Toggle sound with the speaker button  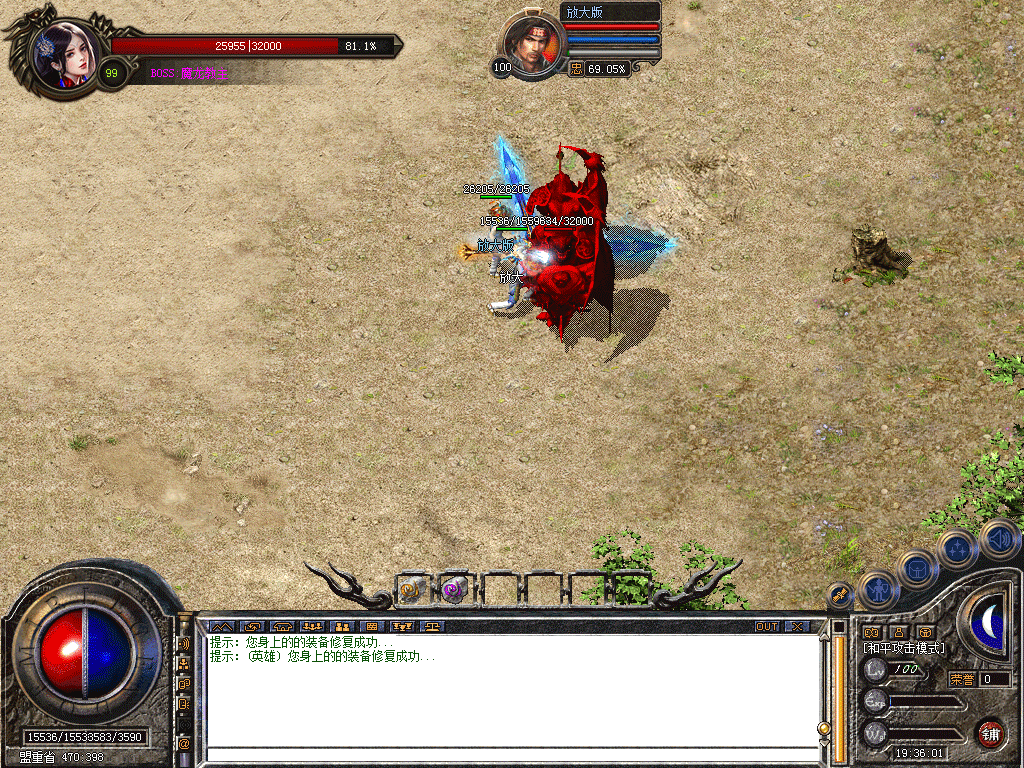(x=999, y=539)
